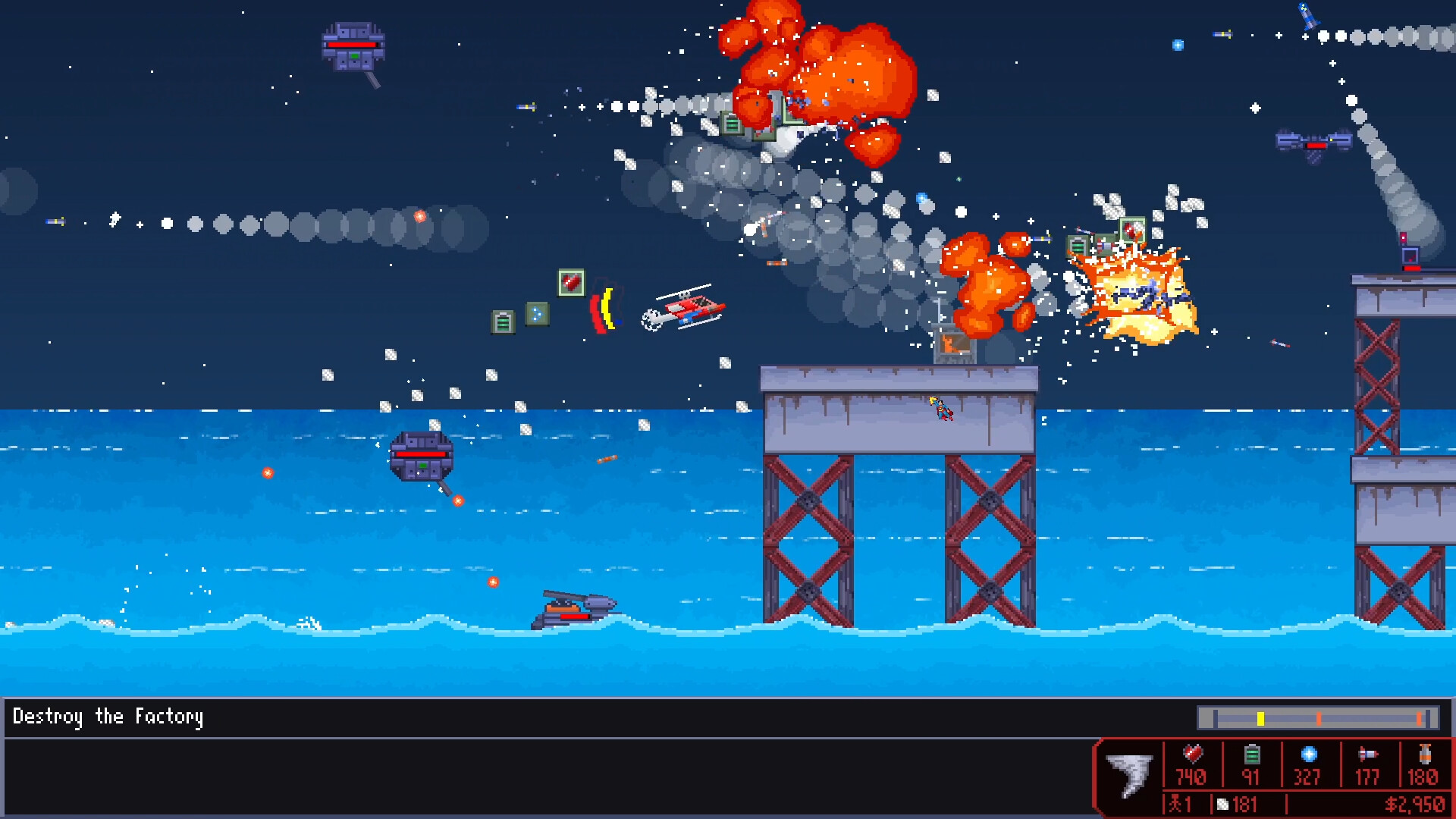Screen dimensions: 1456x819
Task: Click the lives stick-figure icon showing 1
Action: [1176, 804]
